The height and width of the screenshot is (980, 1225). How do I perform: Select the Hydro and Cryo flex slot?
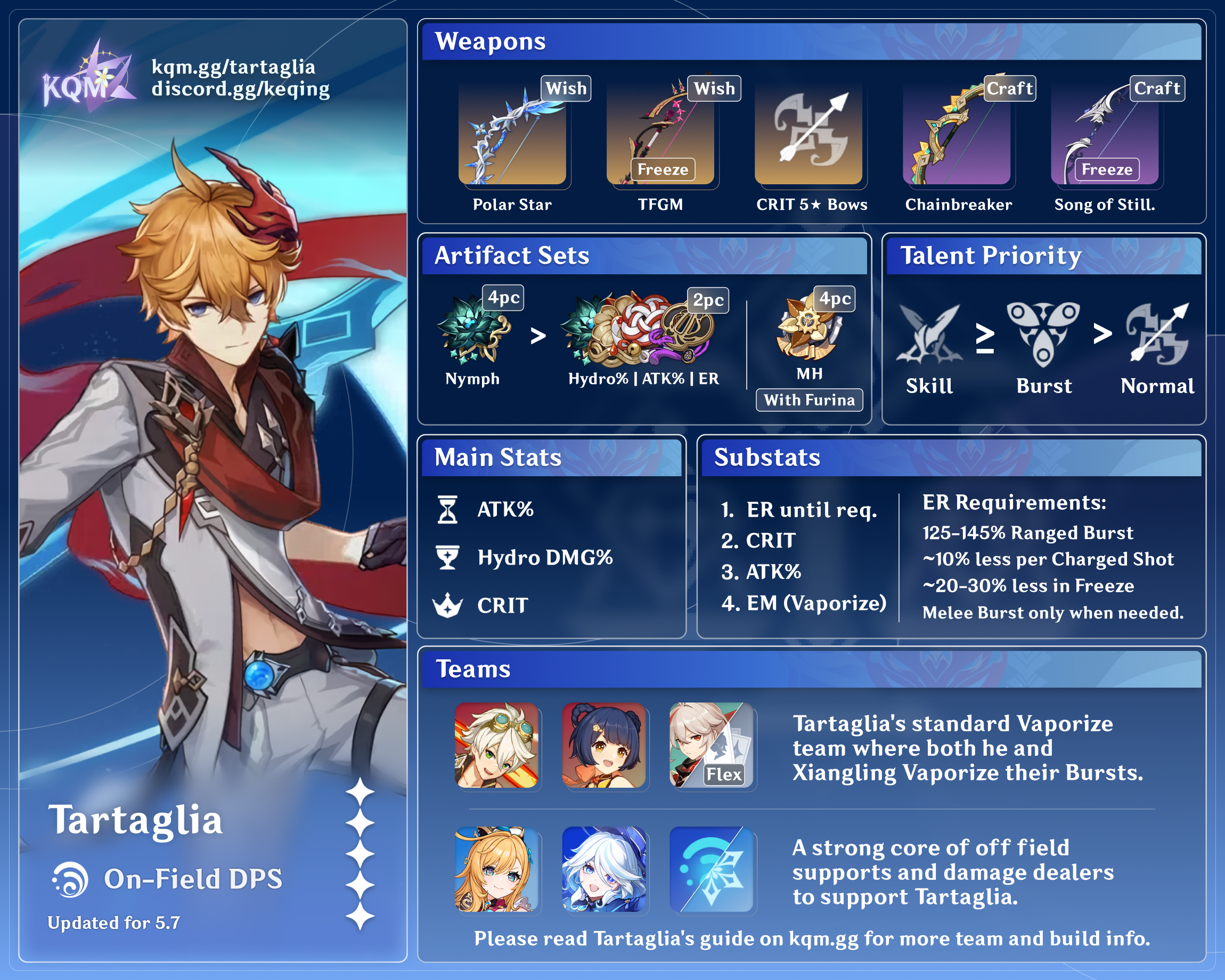point(712,869)
